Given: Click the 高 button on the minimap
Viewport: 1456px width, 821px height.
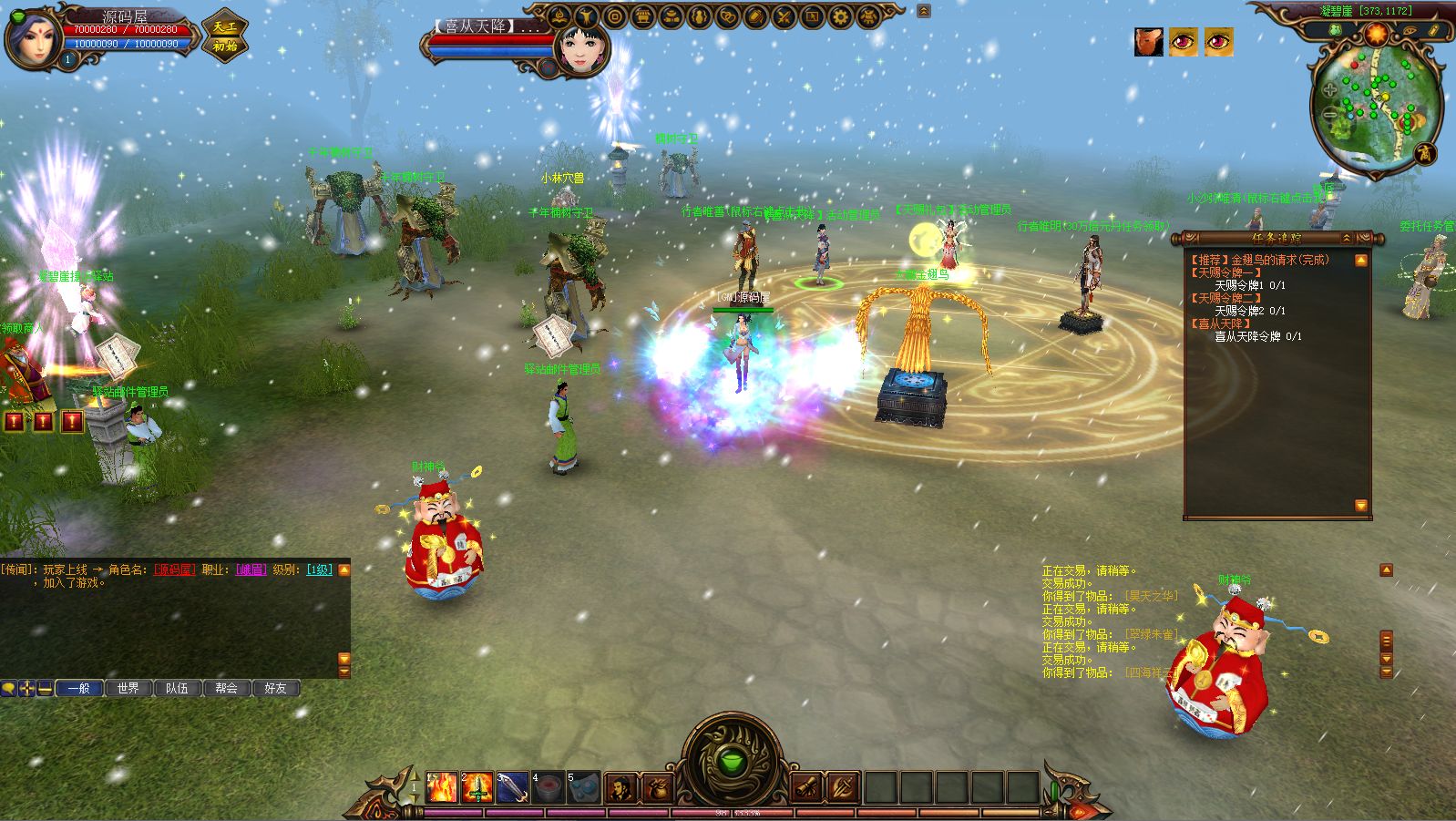Looking at the screenshot, I should click(x=1424, y=153).
